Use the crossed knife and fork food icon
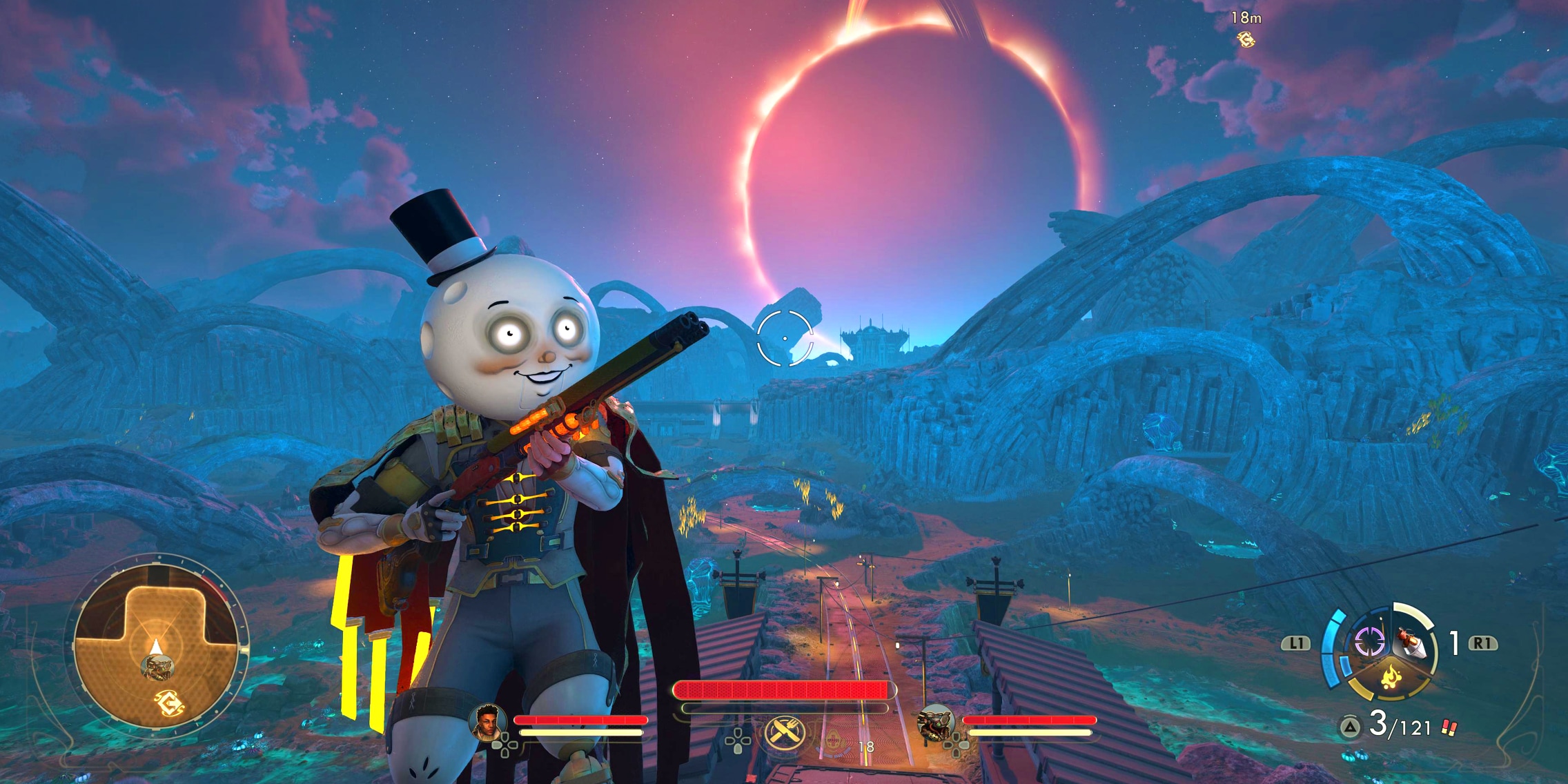This screenshot has height=784, width=1568. click(x=784, y=732)
